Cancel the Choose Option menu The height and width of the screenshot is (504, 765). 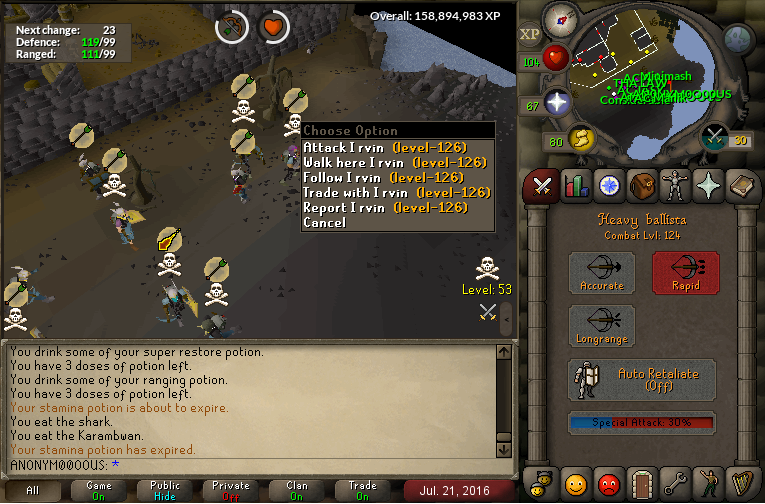pyautogui.click(x=324, y=222)
